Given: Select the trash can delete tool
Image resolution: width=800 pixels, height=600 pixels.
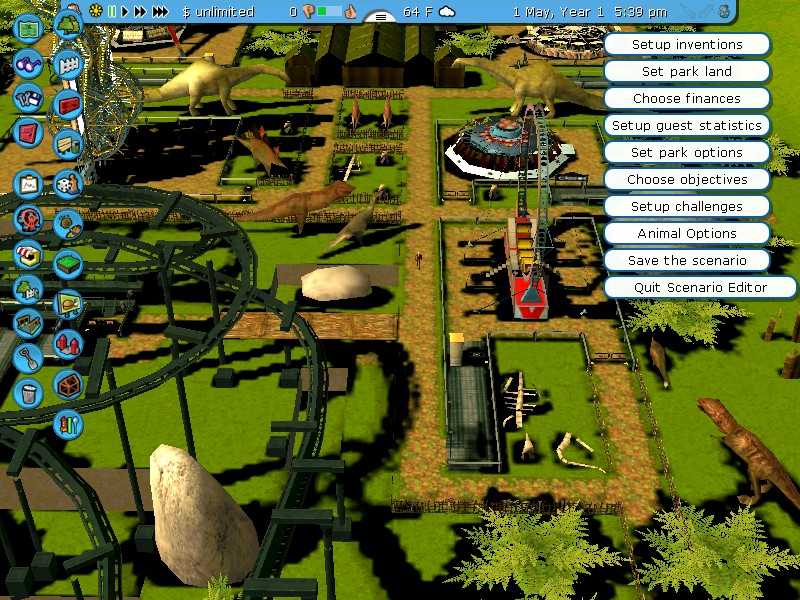Looking at the screenshot, I should coord(28,391).
